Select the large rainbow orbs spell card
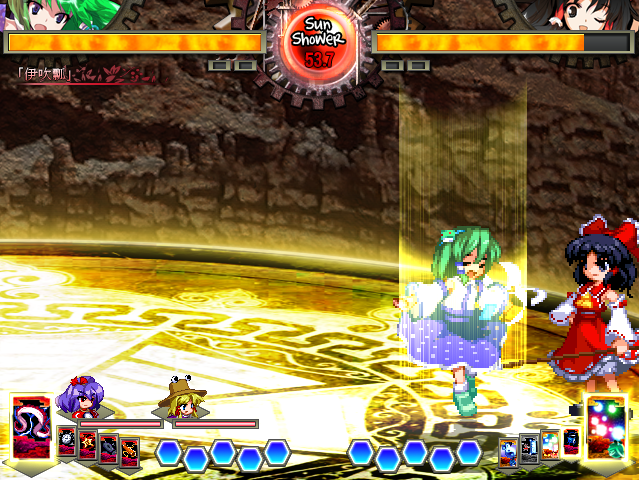Viewport: 639px width, 480px height. point(606,427)
